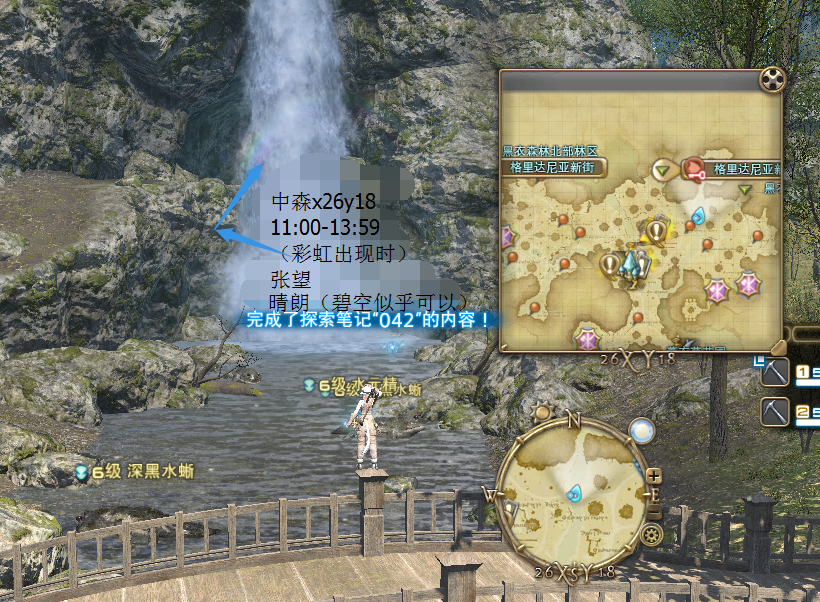This screenshot has width=820, height=602.
Task: Click the map window's round close button
Action: 773,79
